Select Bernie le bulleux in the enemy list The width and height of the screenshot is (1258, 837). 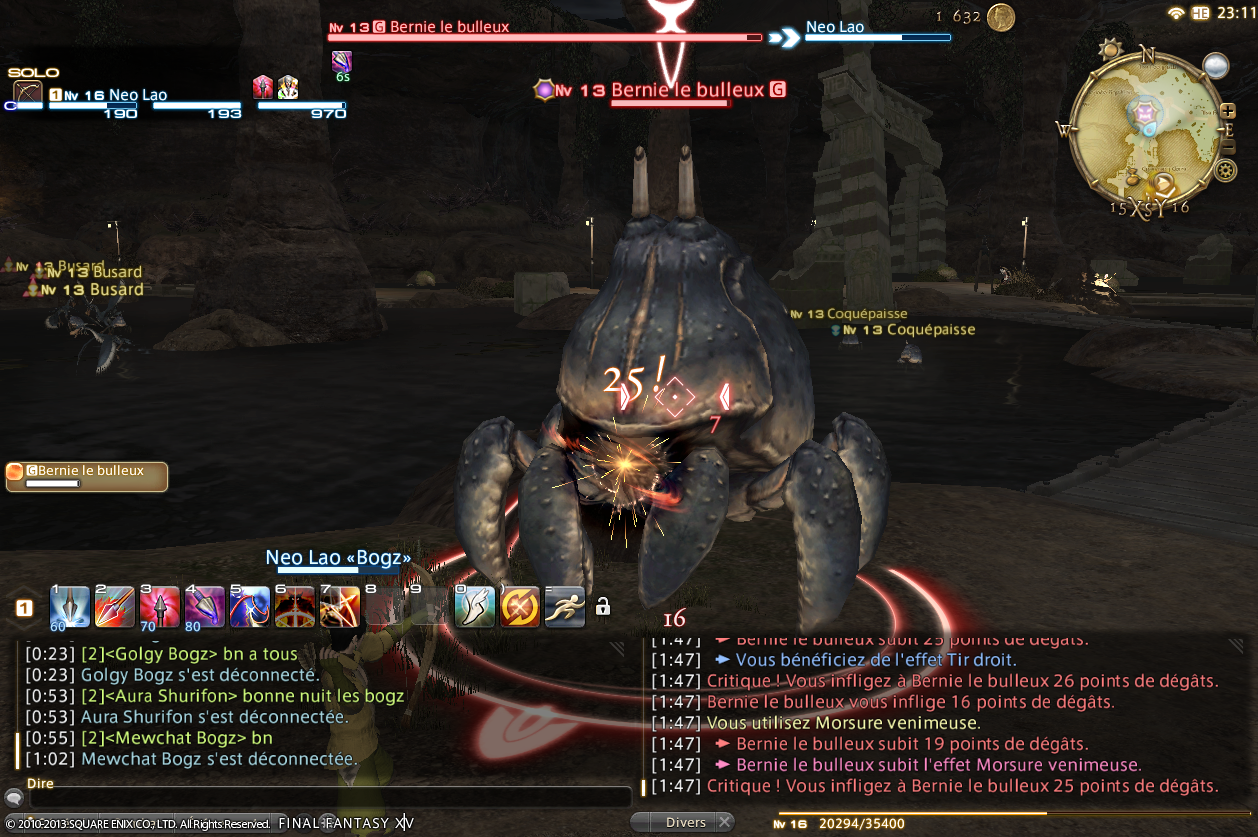pos(86,476)
